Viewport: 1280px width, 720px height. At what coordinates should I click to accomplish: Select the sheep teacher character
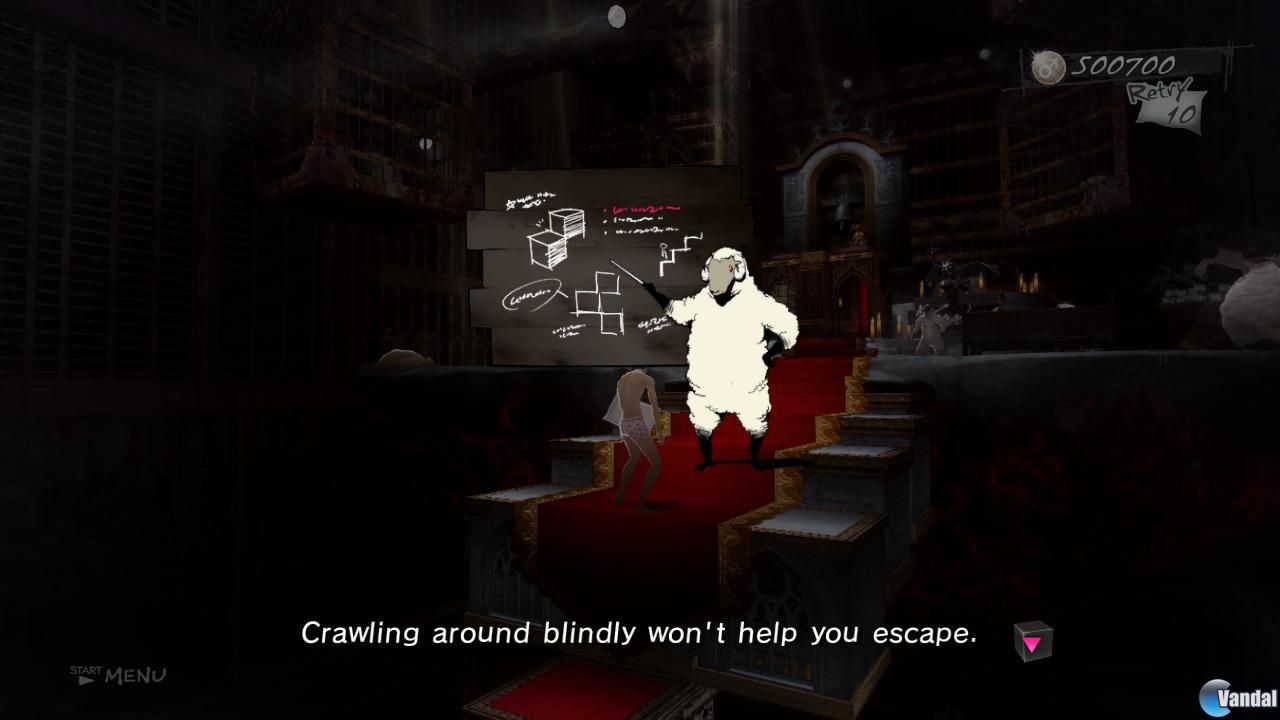725,340
